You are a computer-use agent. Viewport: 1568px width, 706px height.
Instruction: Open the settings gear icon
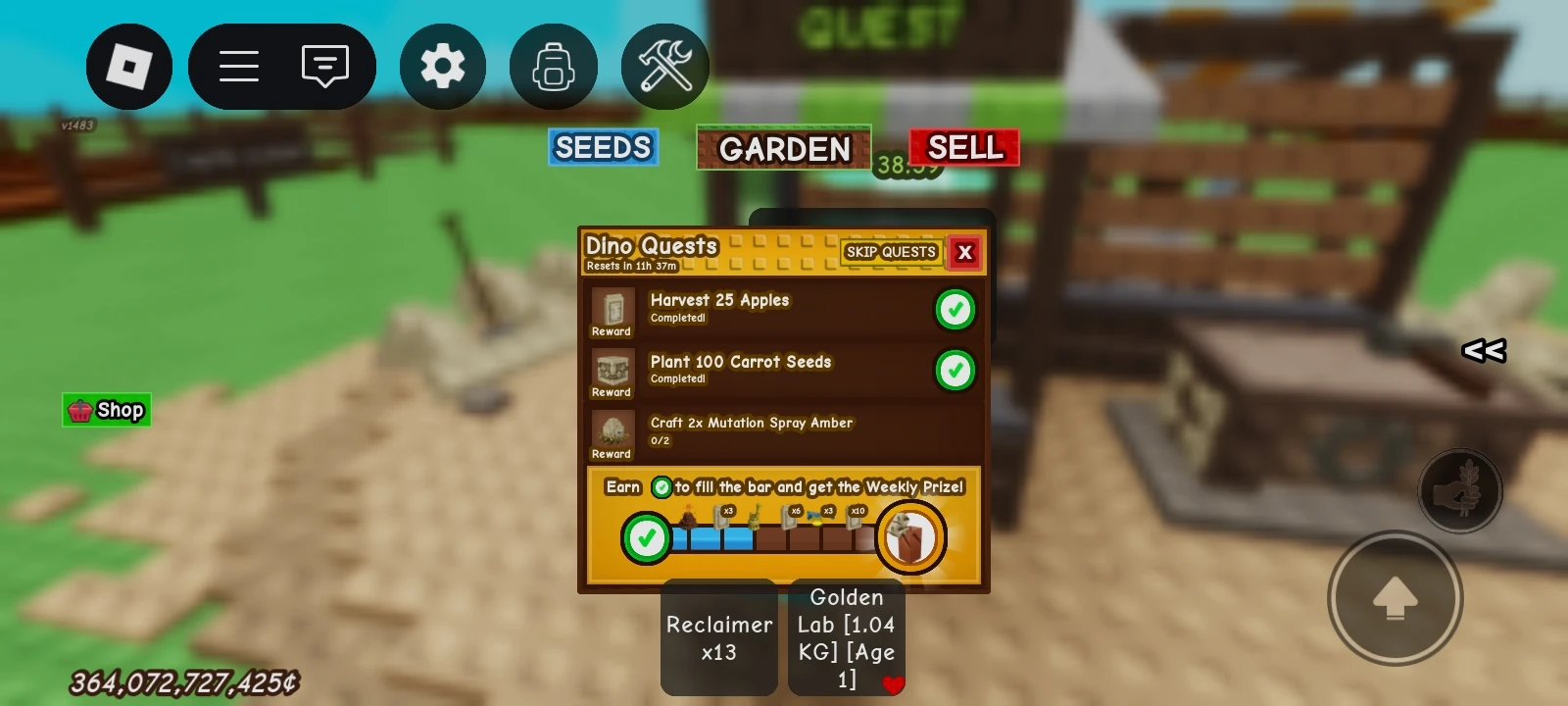coord(443,66)
